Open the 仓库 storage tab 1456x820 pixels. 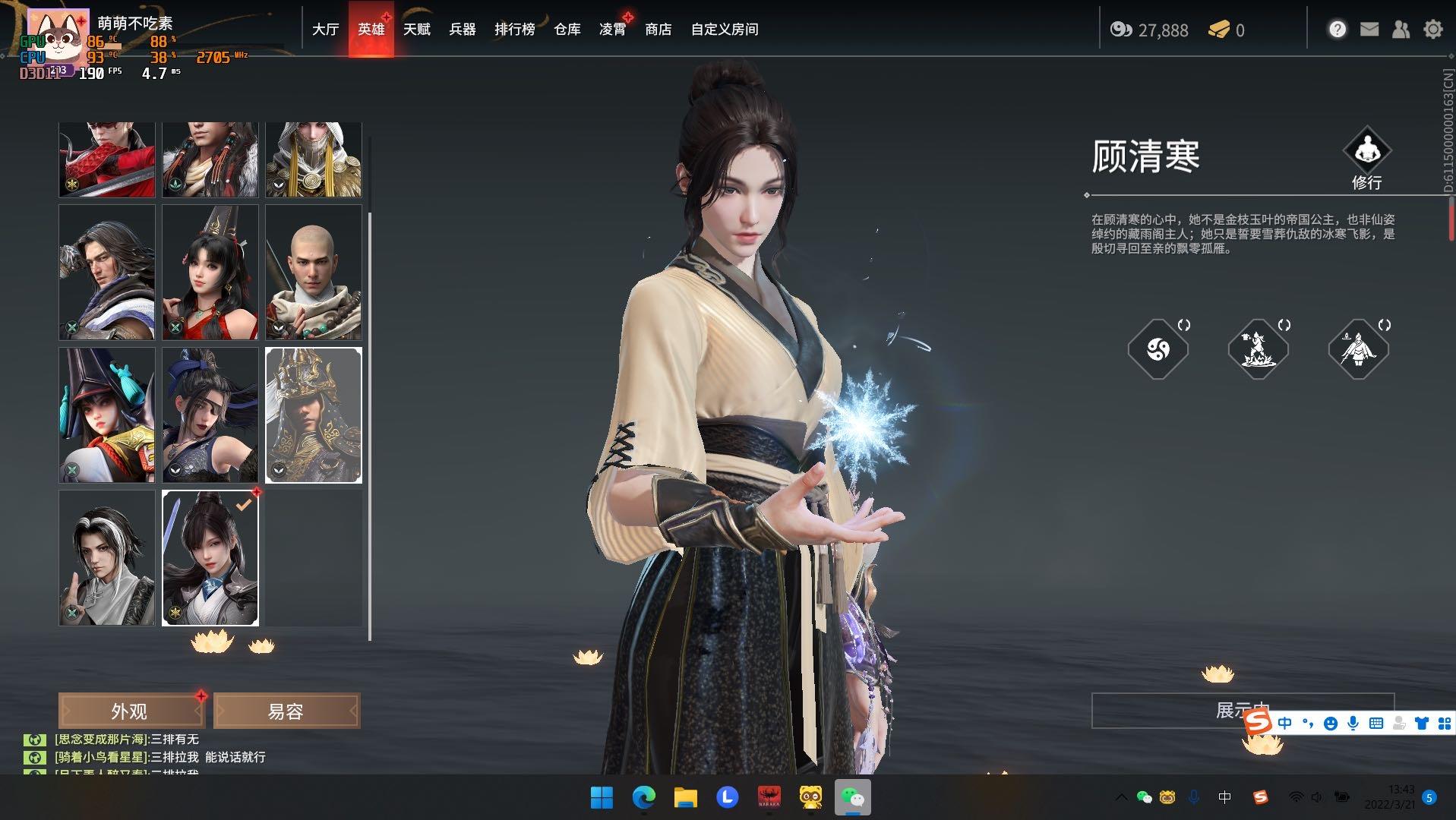click(567, 30)
